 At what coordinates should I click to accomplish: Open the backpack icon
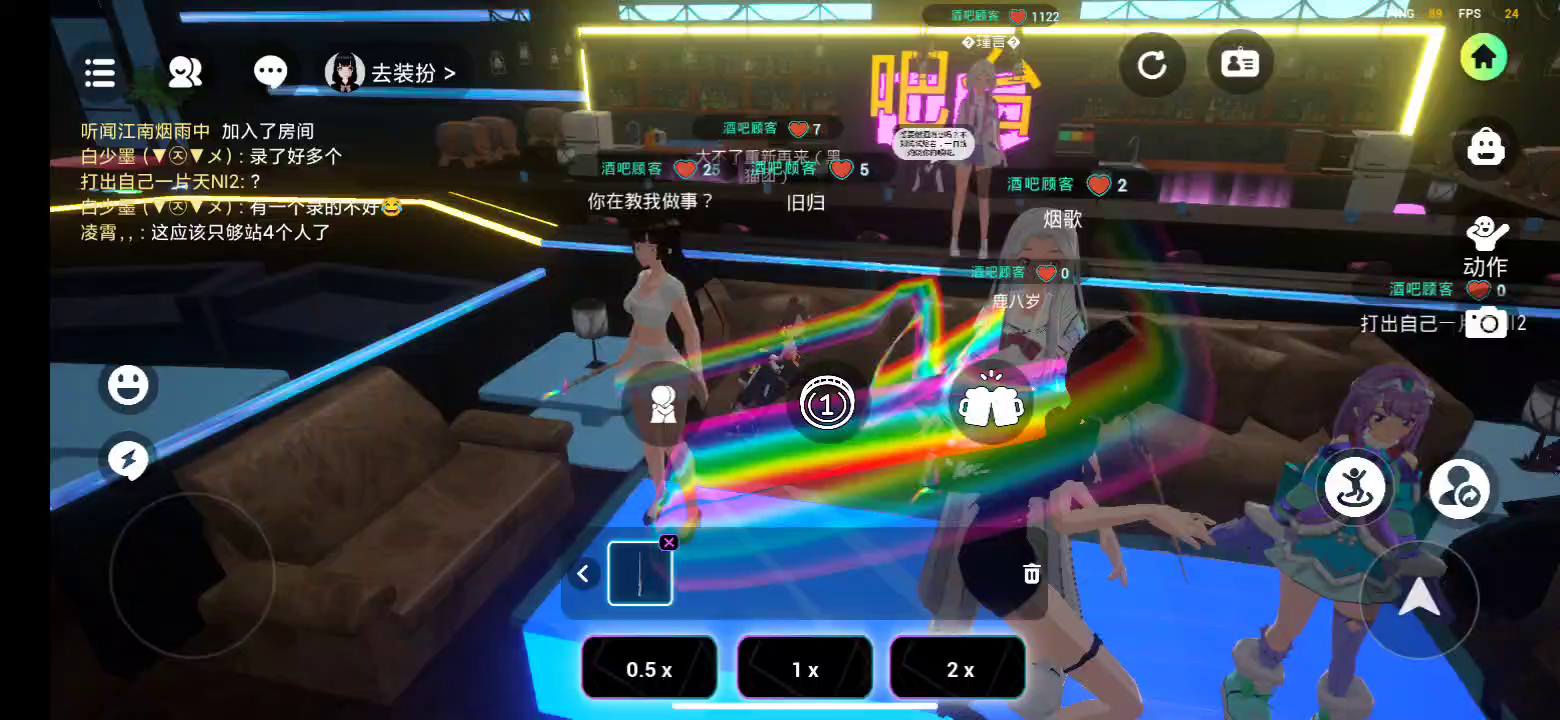tap(1486, 148)
